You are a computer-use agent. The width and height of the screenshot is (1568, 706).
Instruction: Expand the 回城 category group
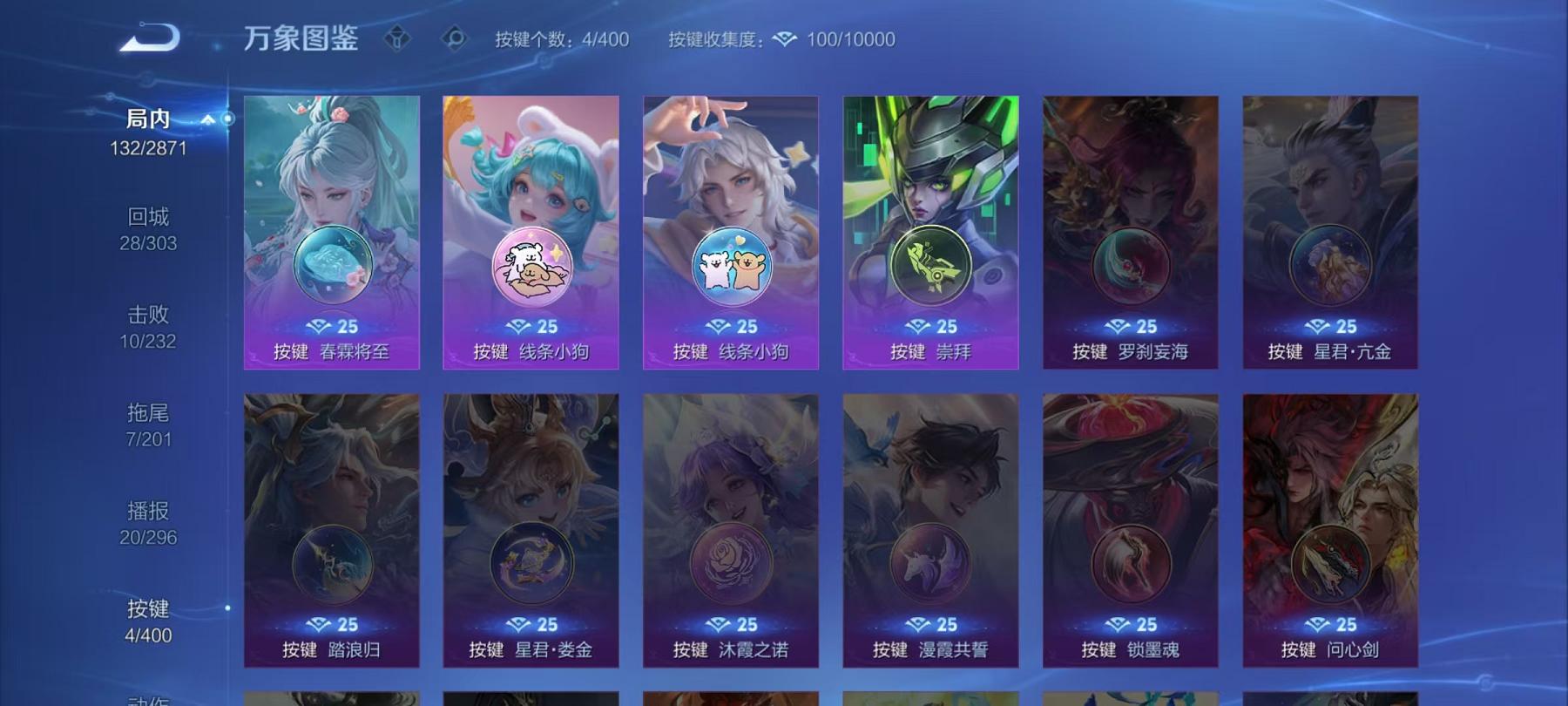point(146,225)
